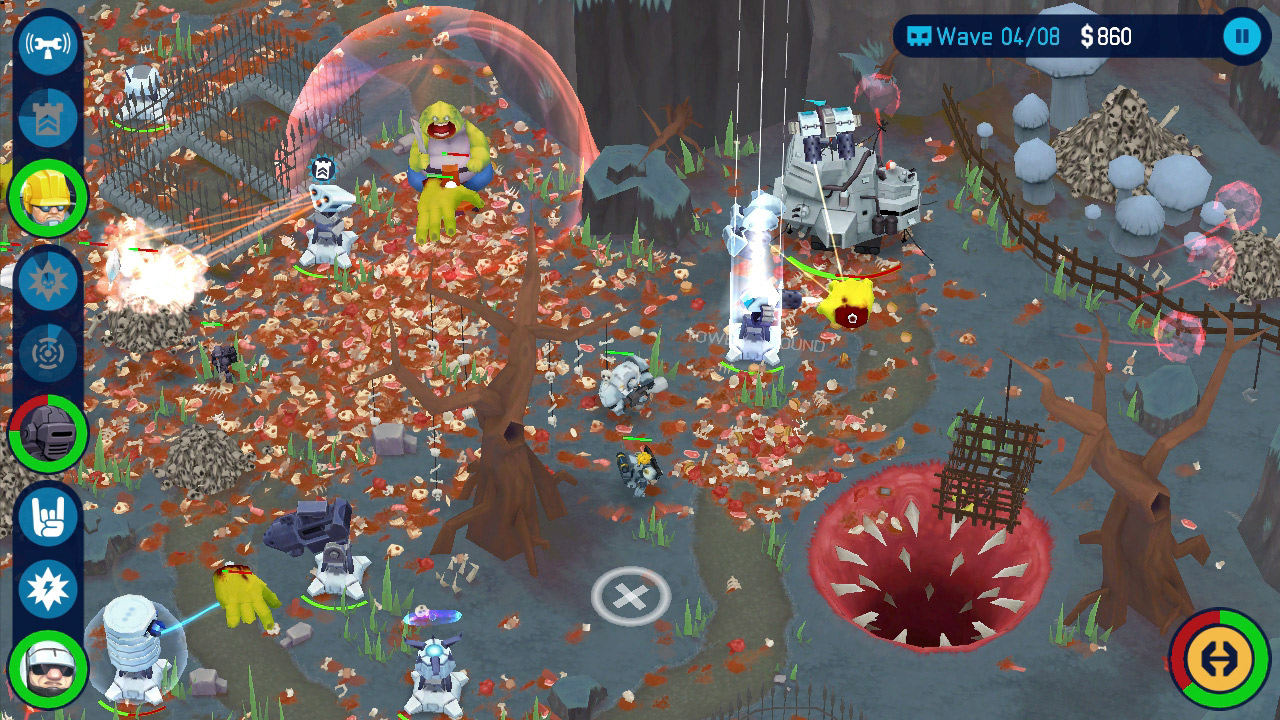Pause the game with the pause button
The width and height of the screenshot is (1280, 720).
click(1240, 35)
